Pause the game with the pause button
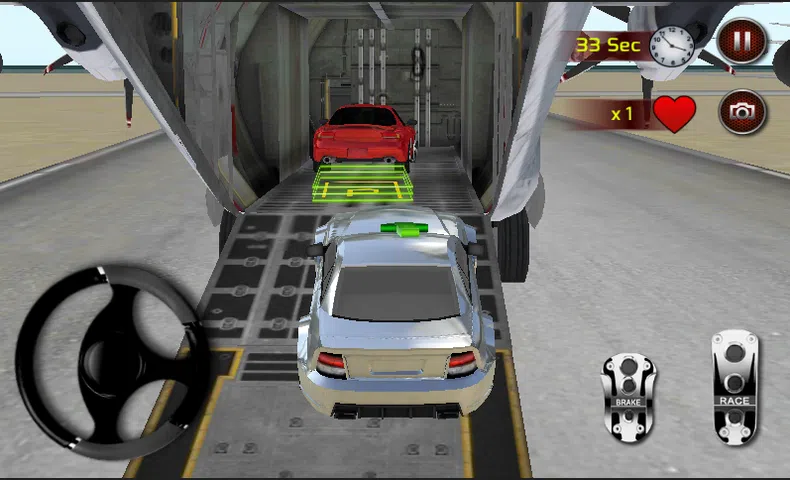Viewport: 790px width, 480px height. (x=742, y=42)
